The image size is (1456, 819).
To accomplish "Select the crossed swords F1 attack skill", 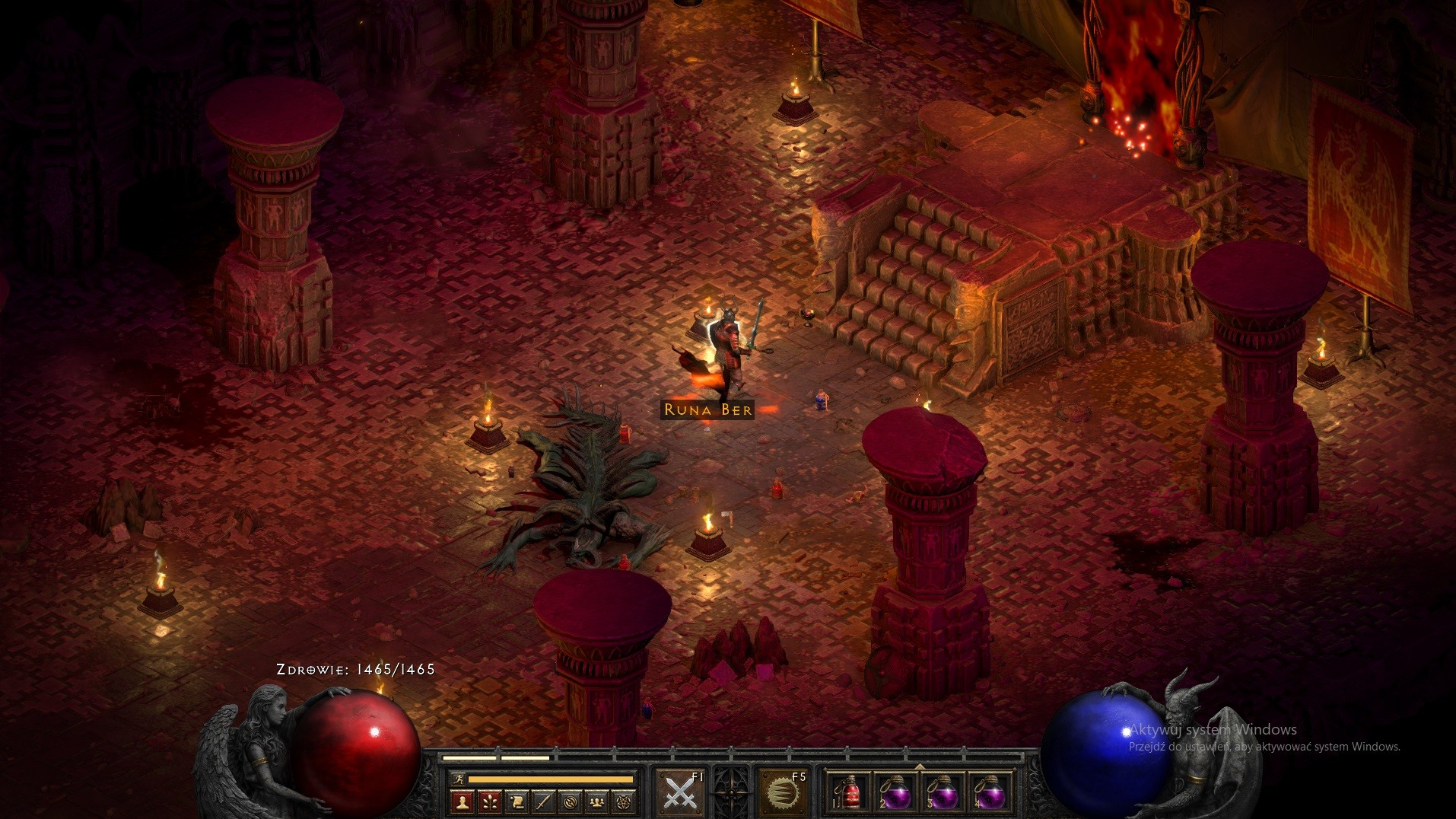I will tap(679, 793).
